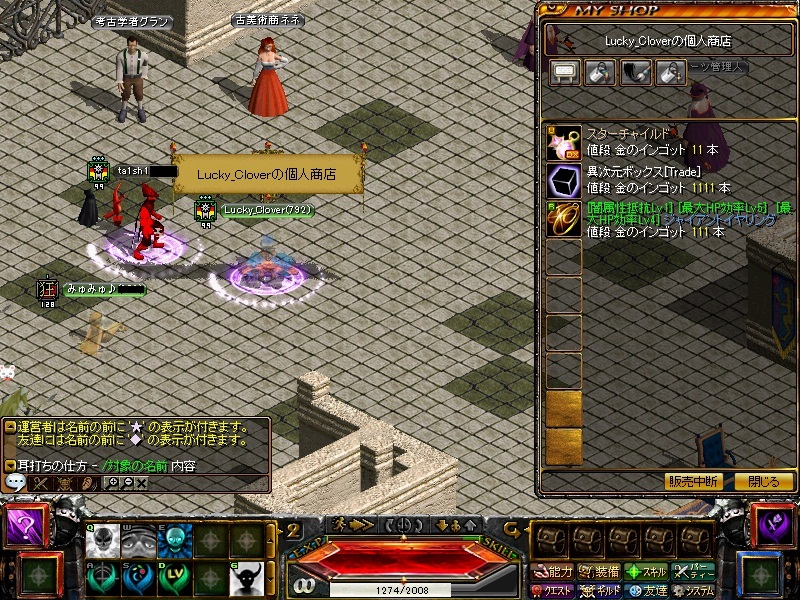Click the signboard icon in My Shop
800x600 pixels.
565,72
